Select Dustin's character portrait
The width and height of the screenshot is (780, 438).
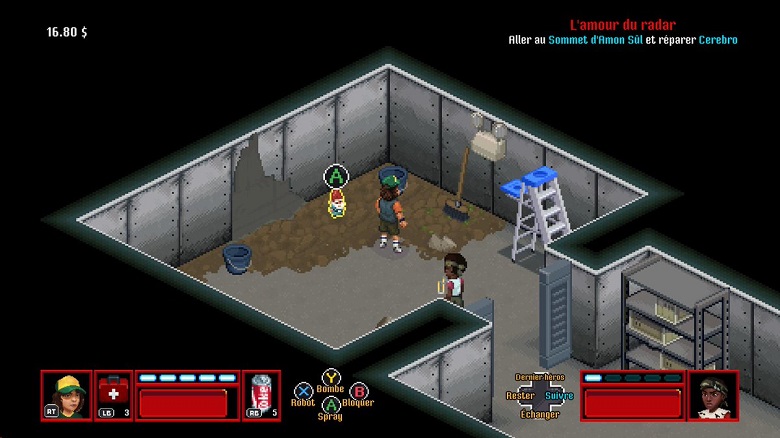66,395
